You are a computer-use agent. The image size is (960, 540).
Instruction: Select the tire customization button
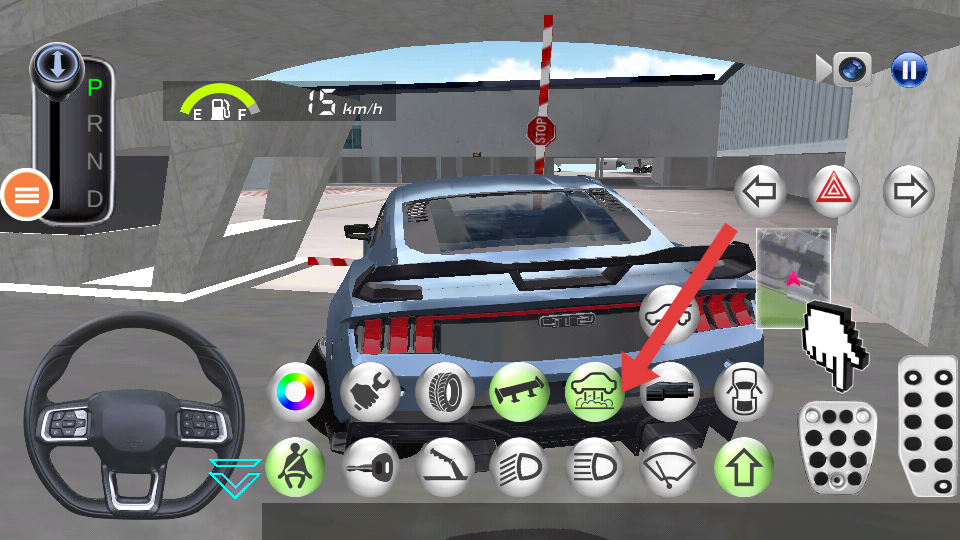click(x=445, y=391)
